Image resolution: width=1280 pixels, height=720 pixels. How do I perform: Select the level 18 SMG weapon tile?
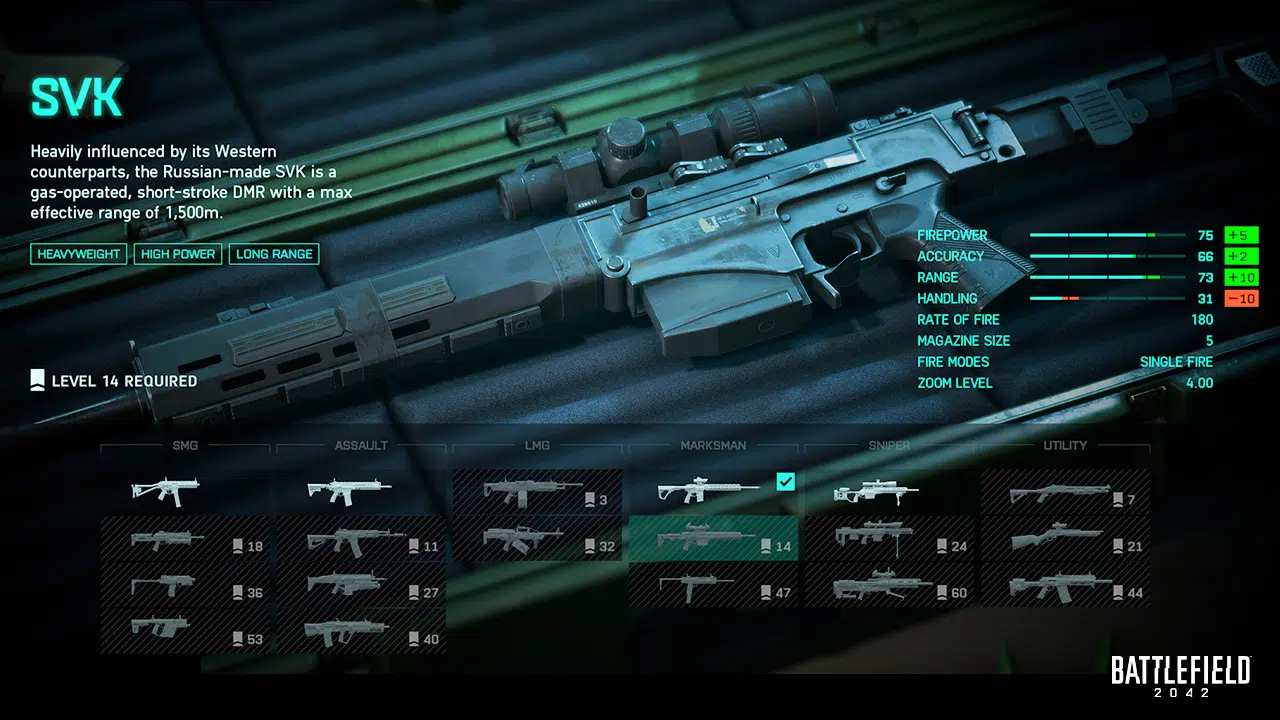pyautogui.click(x=186, y=540)
